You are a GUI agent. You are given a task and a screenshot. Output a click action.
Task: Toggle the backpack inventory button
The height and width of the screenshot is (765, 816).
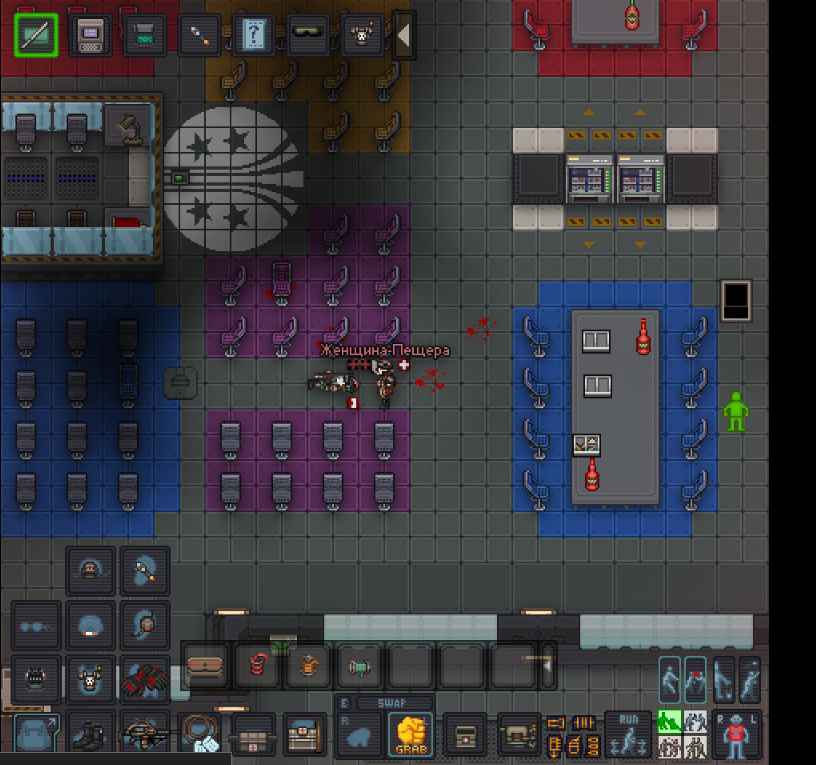[x=36, y=736]
